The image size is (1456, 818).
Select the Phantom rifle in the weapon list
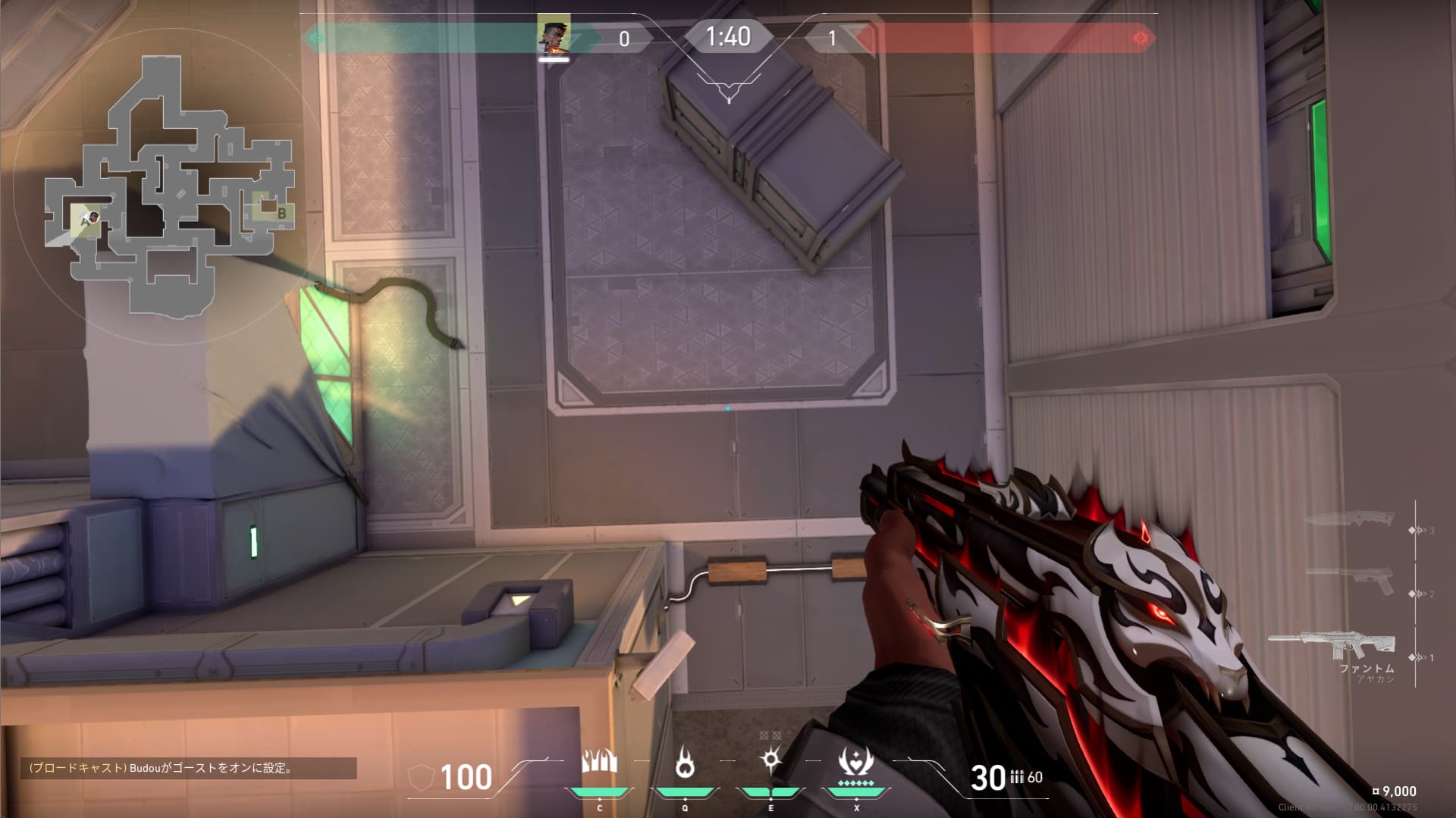coord(1332,644)
